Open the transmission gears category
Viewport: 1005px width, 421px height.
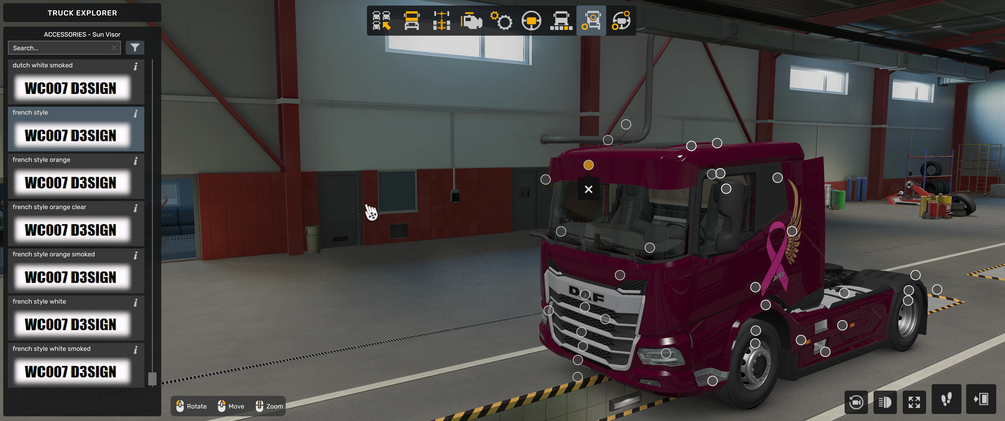501,21
